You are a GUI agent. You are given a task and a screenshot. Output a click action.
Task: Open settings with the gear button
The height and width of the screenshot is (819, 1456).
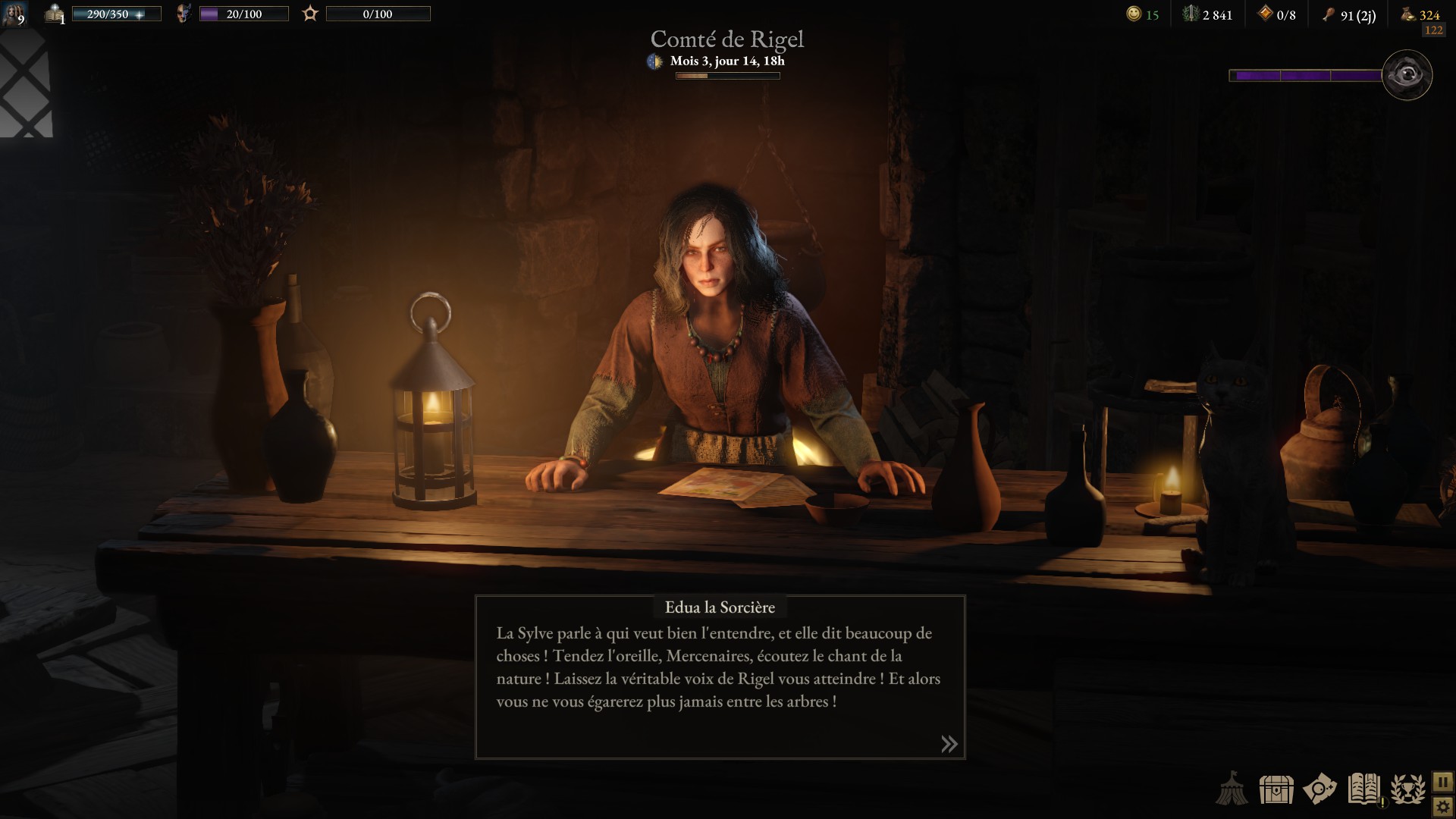1442,805
